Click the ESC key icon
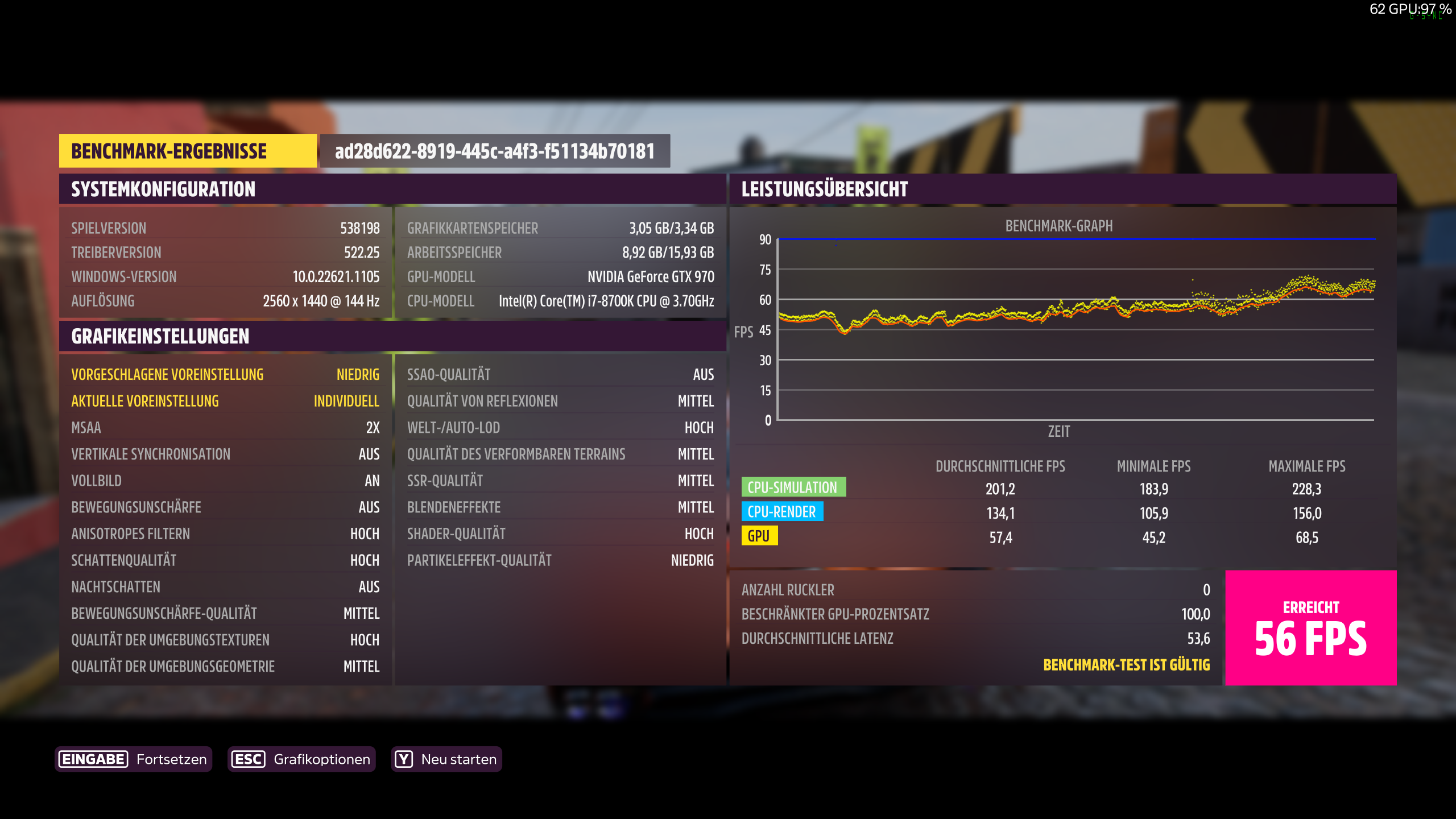The image size is (1456, 819). point(249,759)
